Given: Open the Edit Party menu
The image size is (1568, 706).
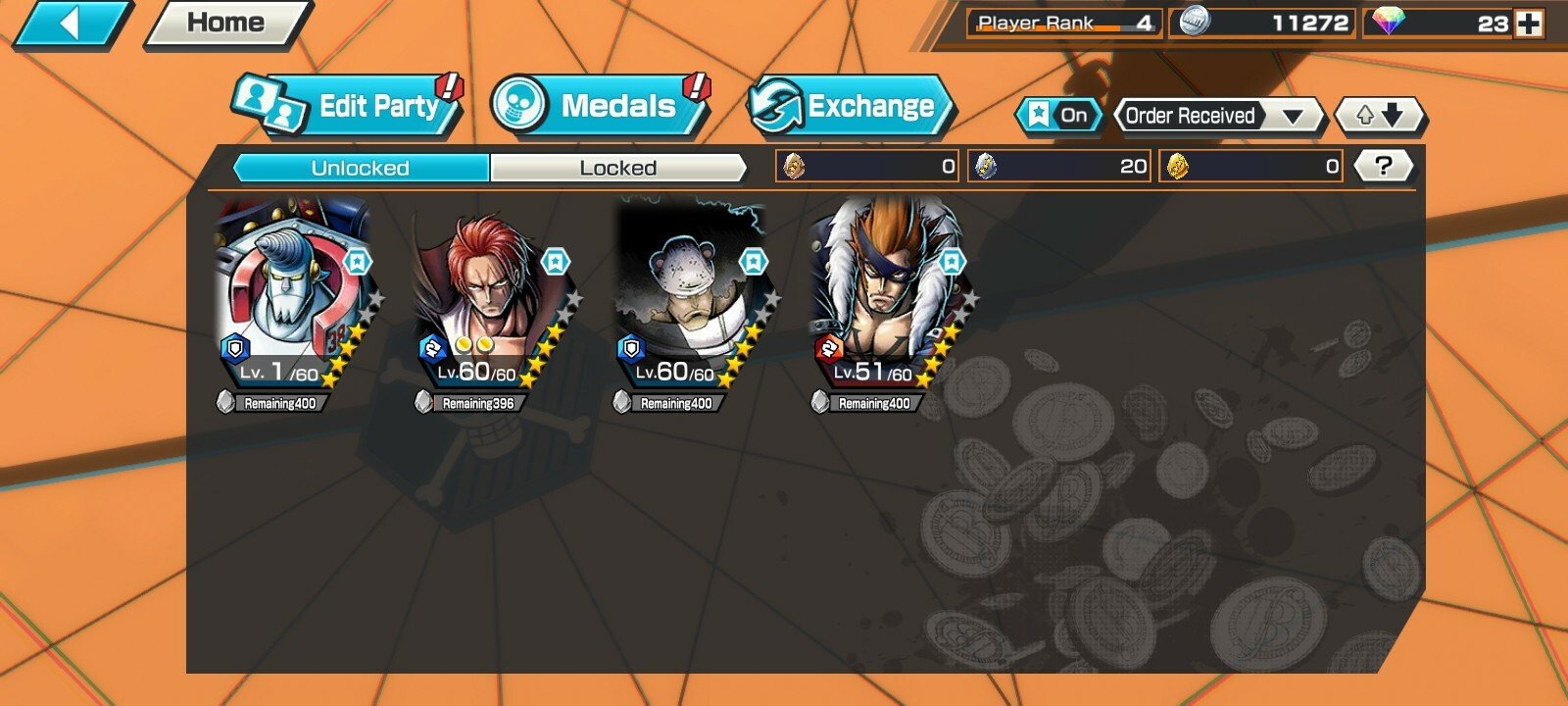Looking at the screenshot, I should [348, 106].
